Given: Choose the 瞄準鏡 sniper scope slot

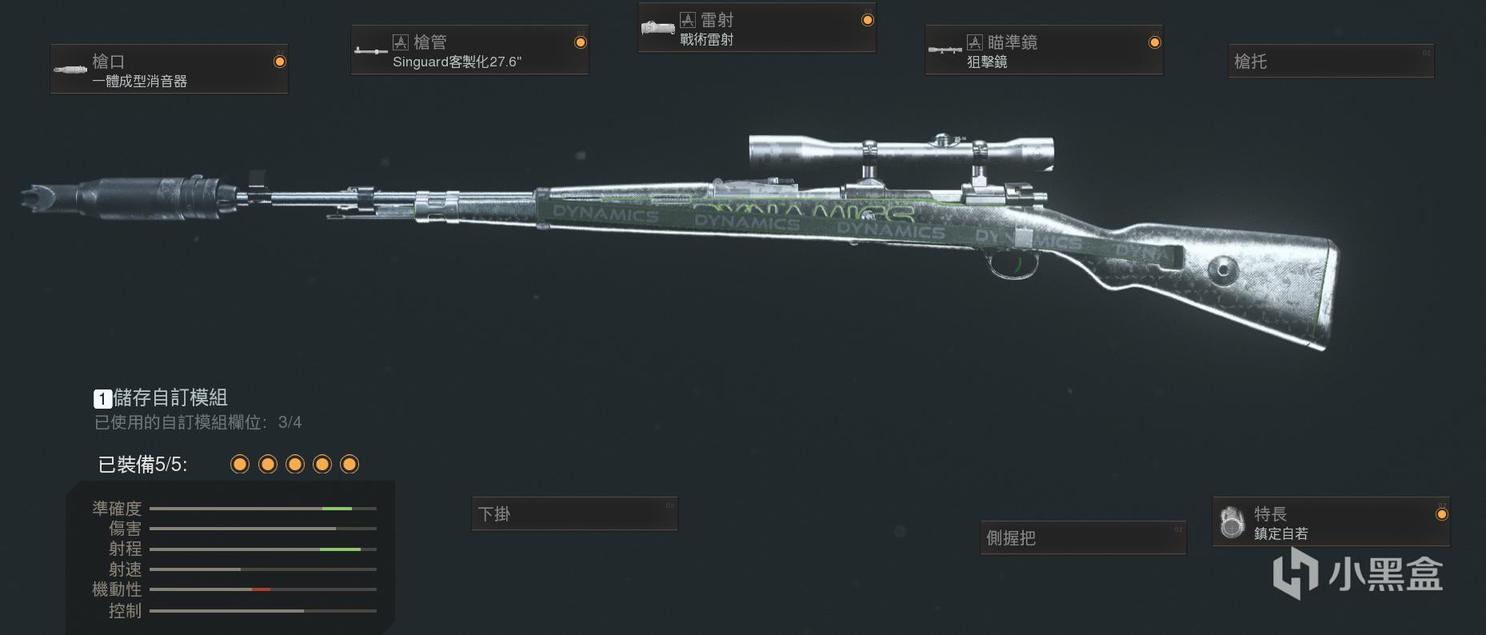Looking at the screenshot, I should (1043, 50).
